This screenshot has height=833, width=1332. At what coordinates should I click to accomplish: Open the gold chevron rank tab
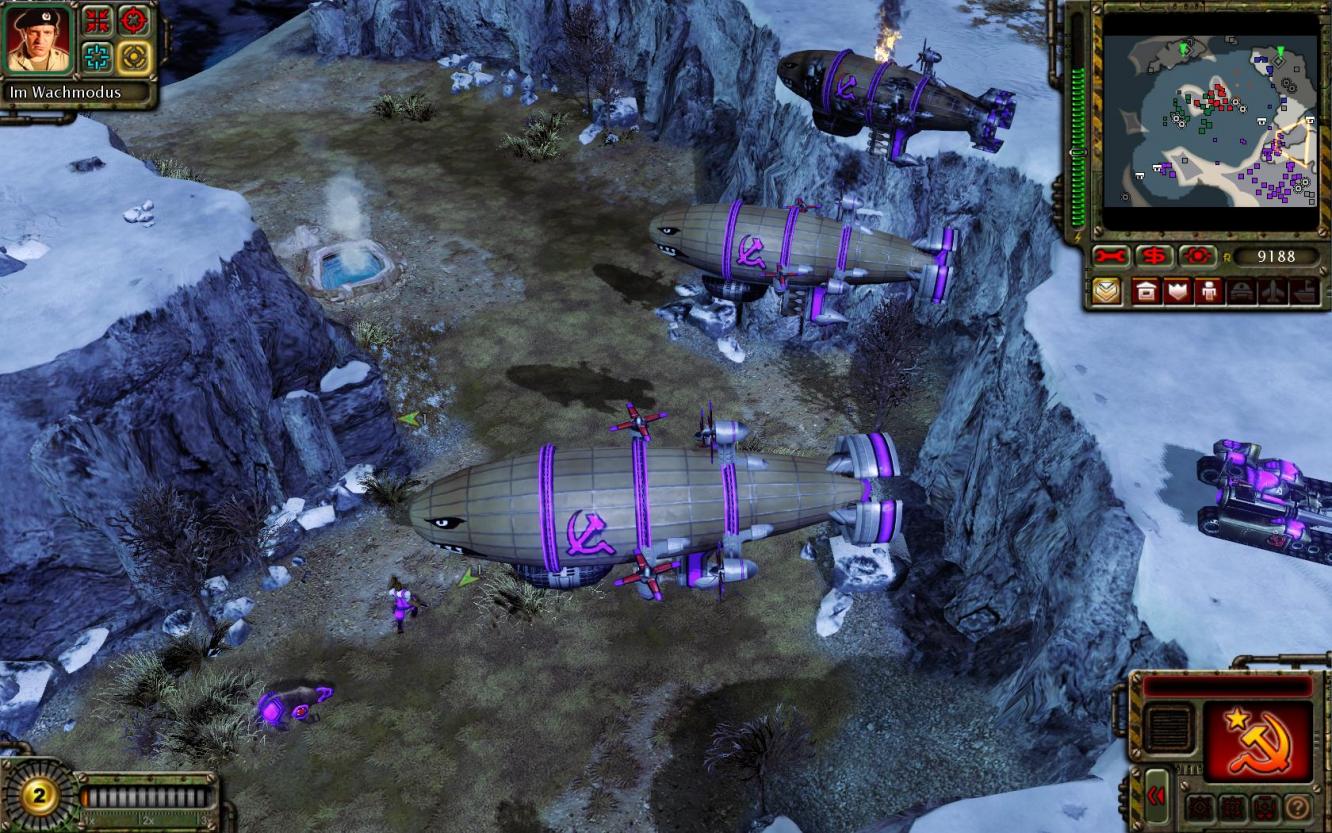click(x=1106, y=292)
